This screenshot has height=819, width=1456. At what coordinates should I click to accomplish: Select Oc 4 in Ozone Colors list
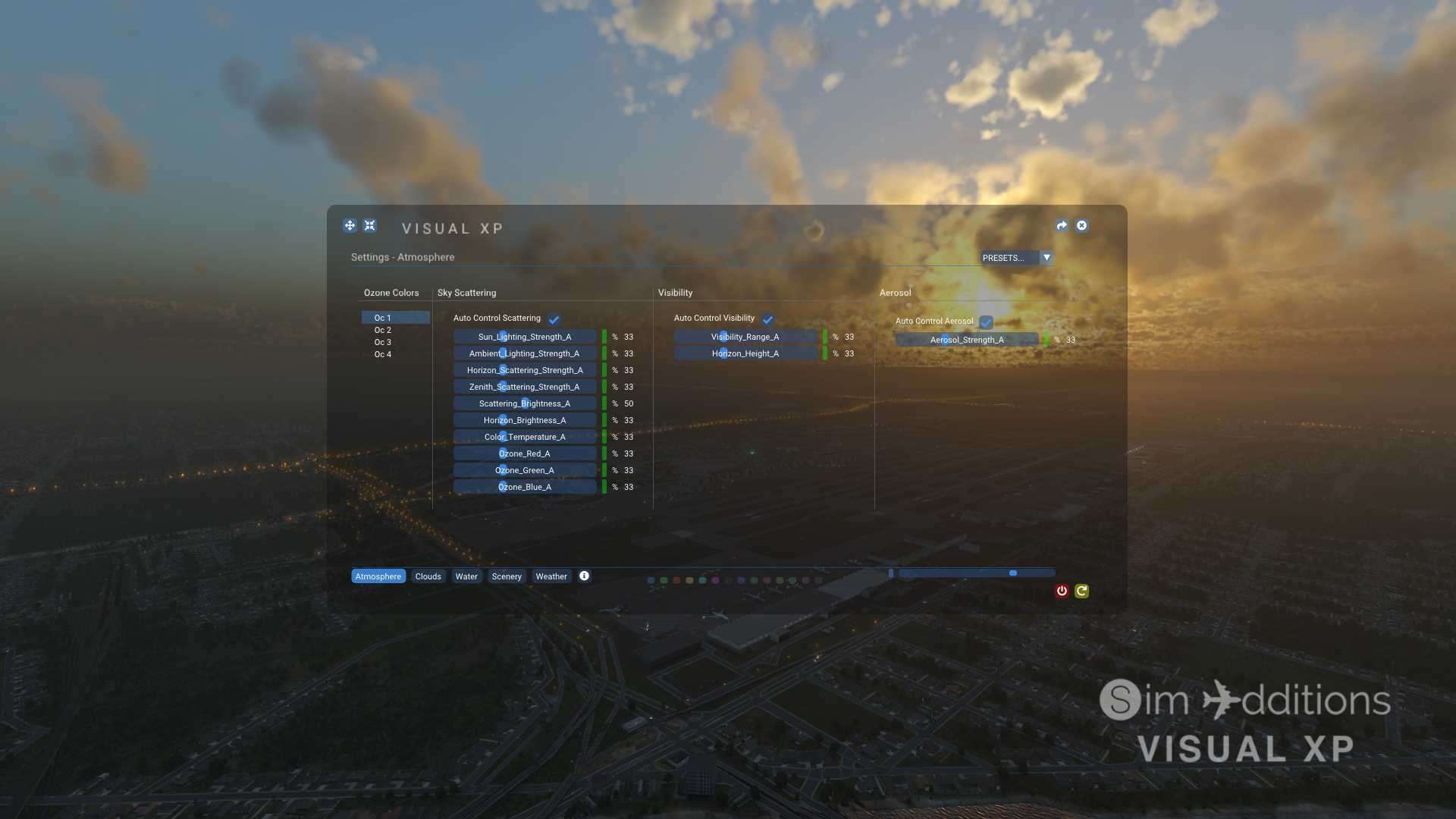point(384,354)
